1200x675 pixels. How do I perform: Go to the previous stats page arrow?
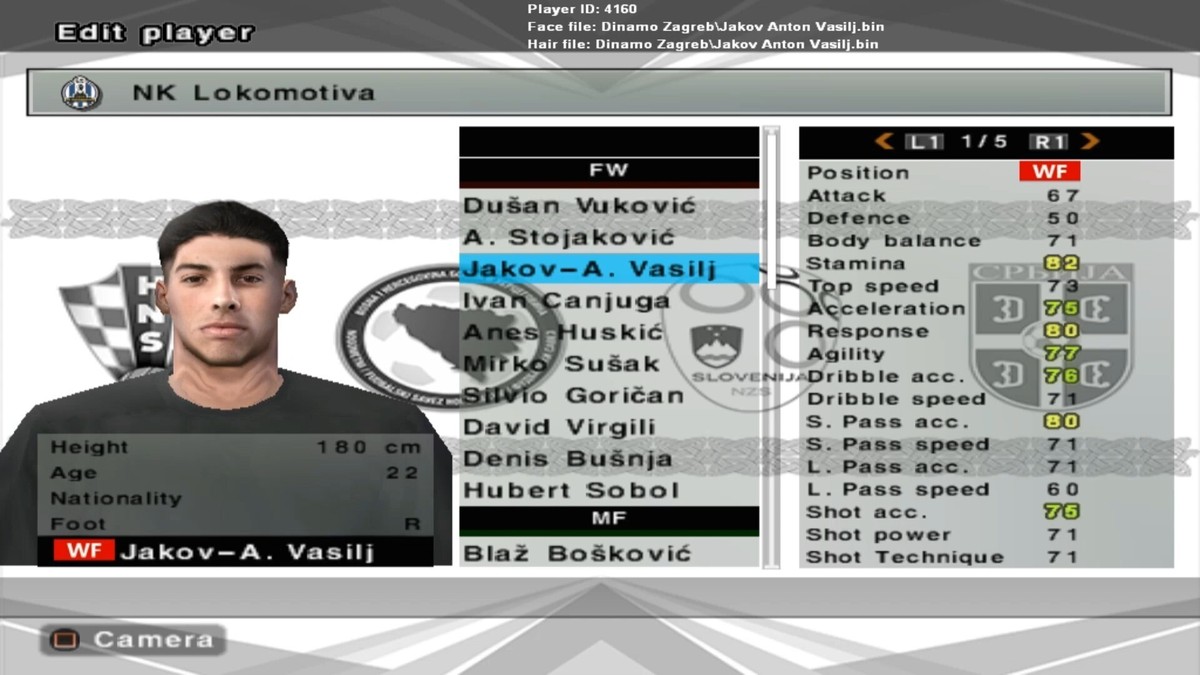pyautogui.click(x=884, y=142)
